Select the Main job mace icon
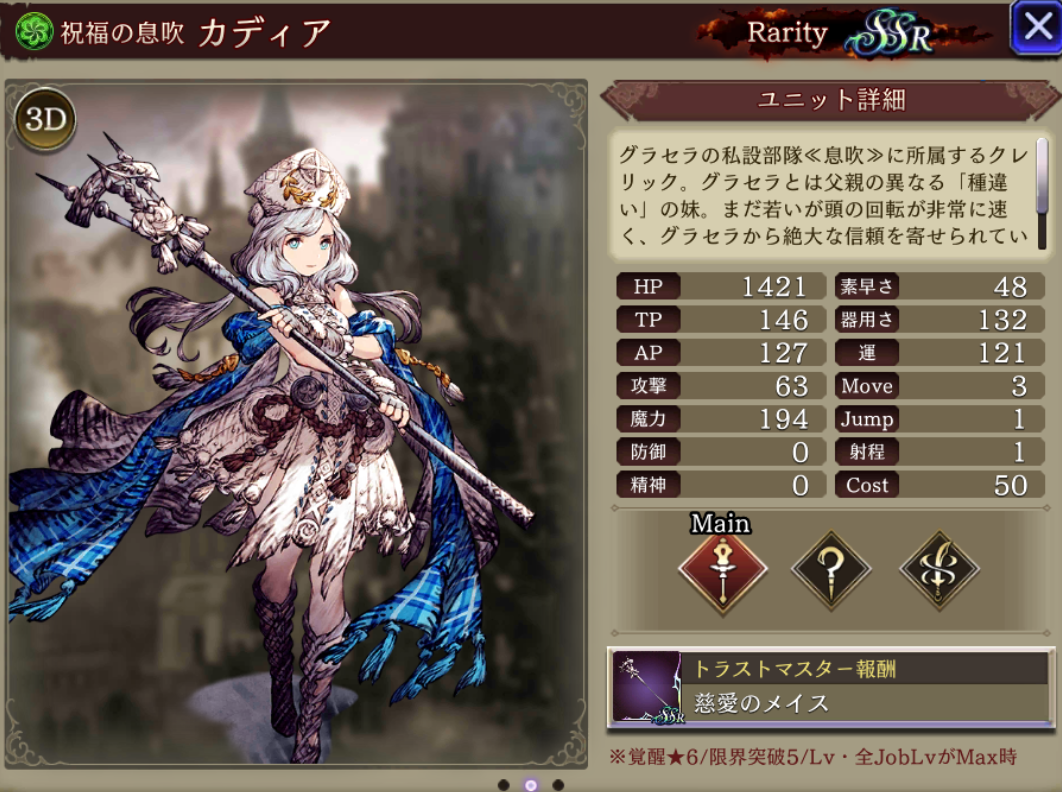This screenshot has width=1062, height=792. 722,572
